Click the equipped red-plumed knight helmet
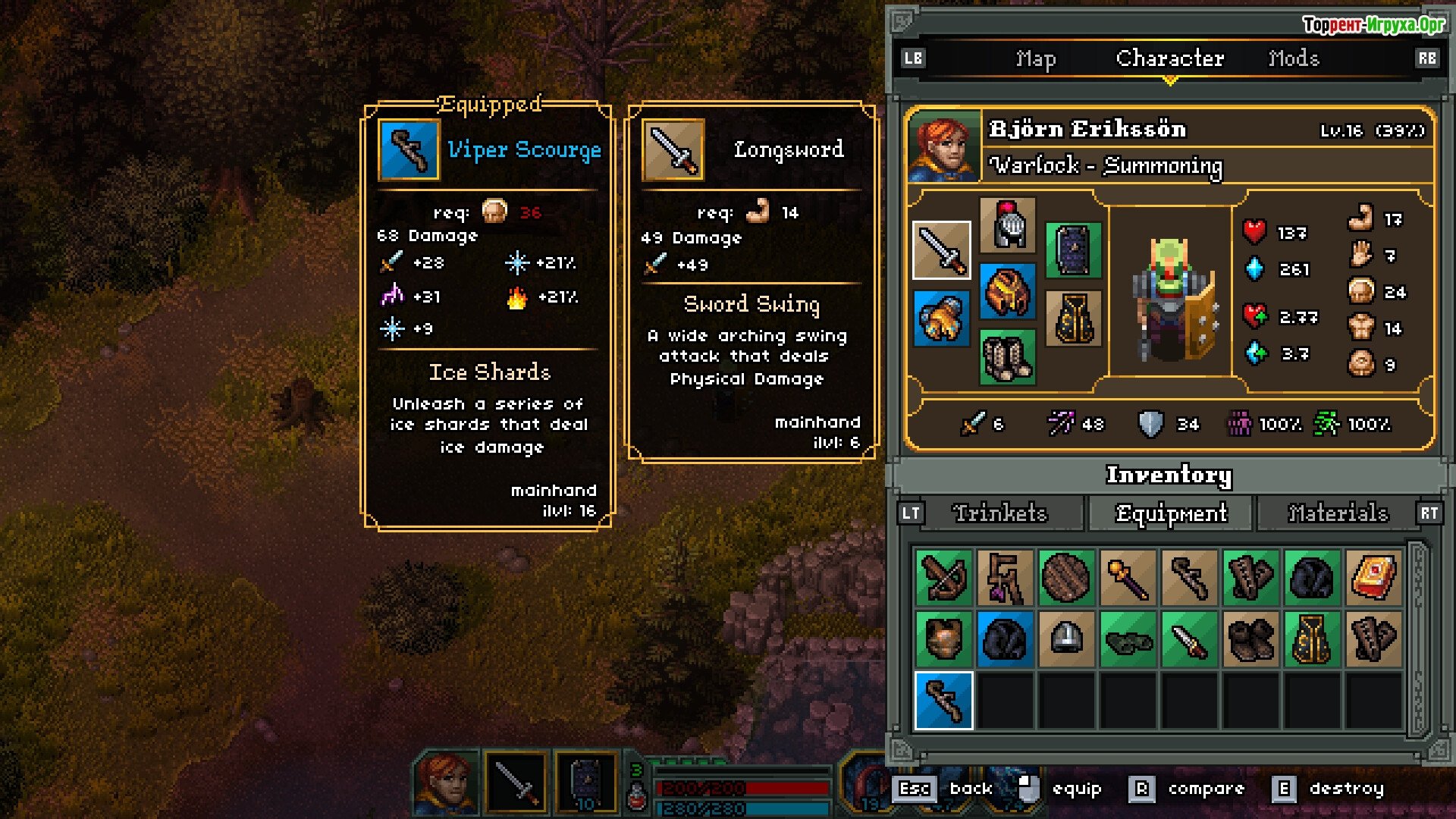The height and width of the screenshot is (819, 1456). point(1007,225)
